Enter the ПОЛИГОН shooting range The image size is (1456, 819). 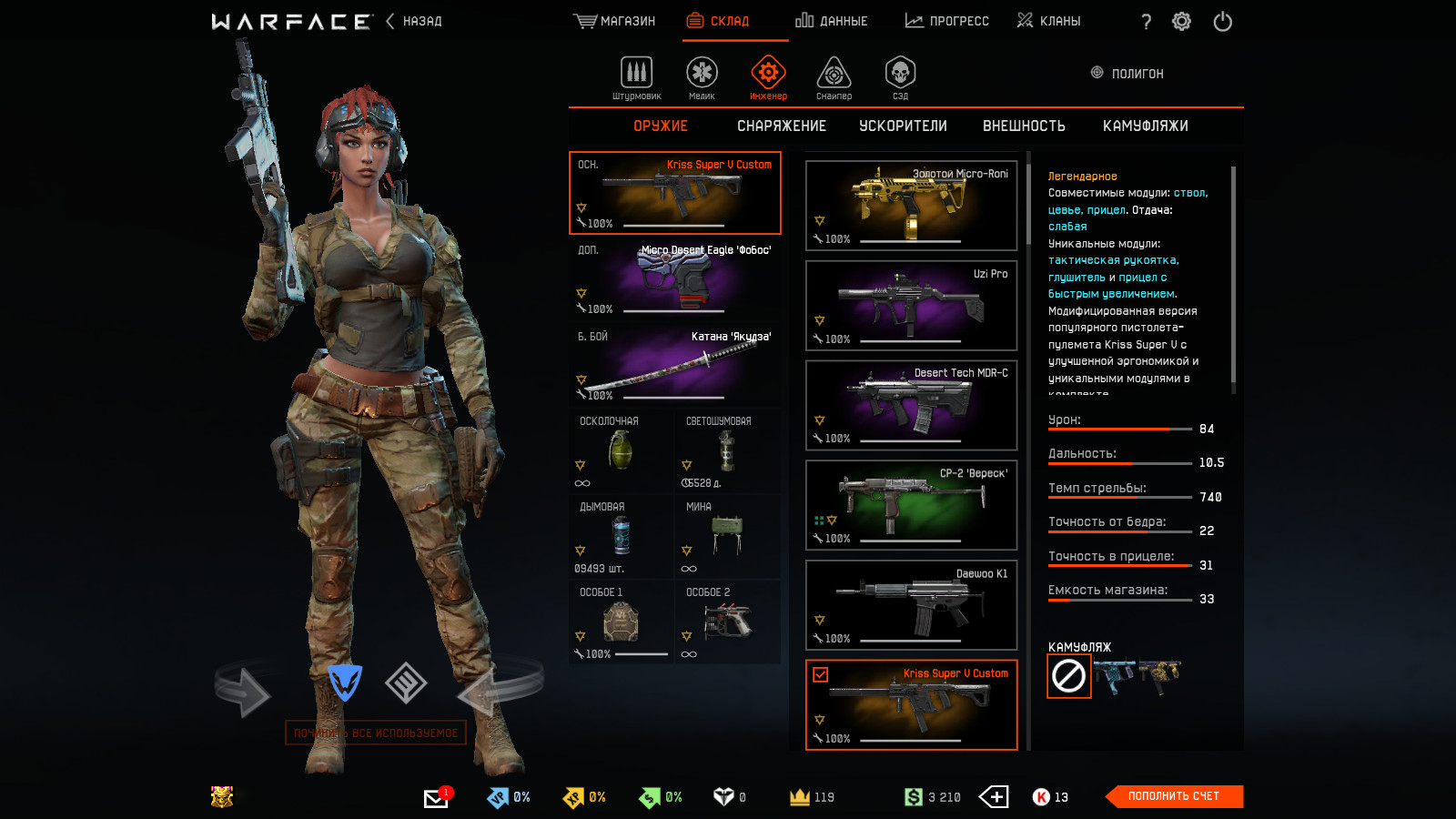(x=1127, y=74)
